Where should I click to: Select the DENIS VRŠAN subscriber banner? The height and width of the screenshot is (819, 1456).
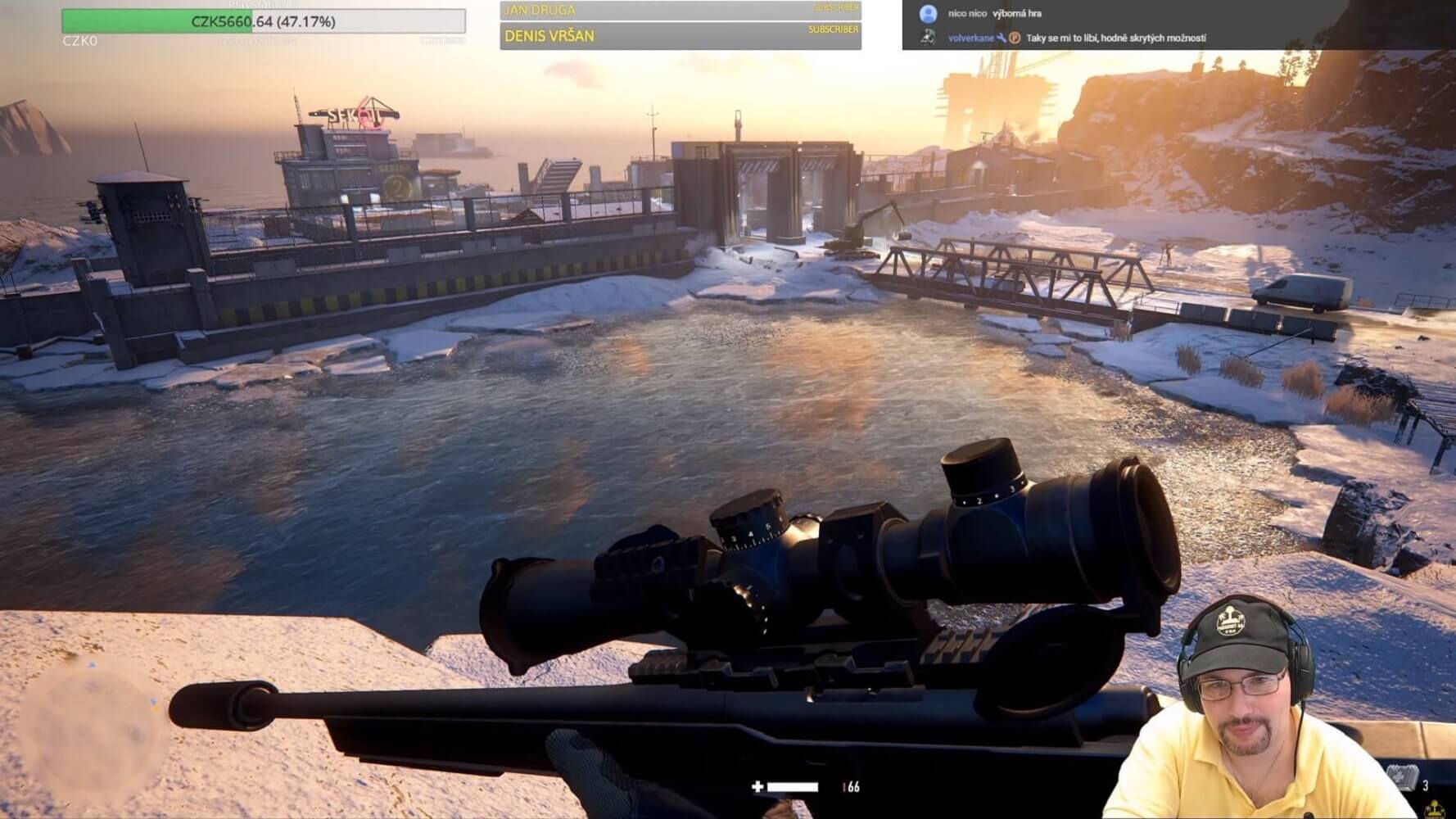coord(680,35)
